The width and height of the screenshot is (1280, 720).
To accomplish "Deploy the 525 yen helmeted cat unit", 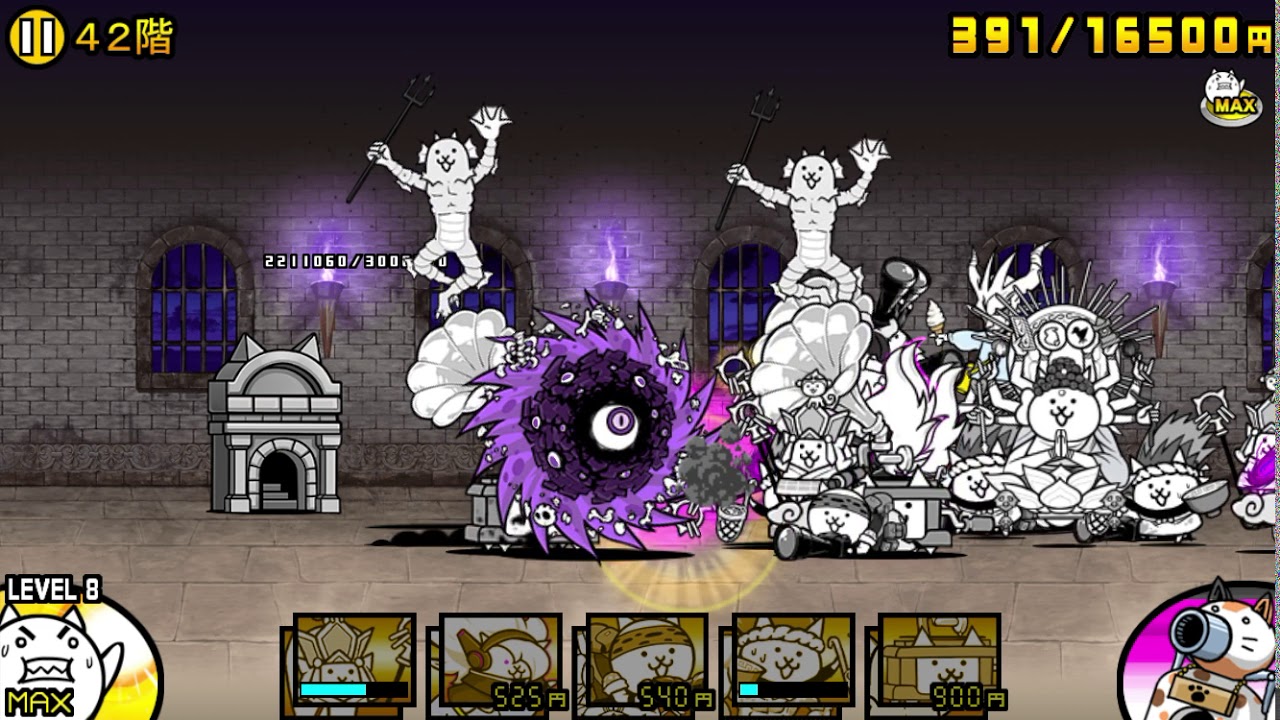I will 500,662.
